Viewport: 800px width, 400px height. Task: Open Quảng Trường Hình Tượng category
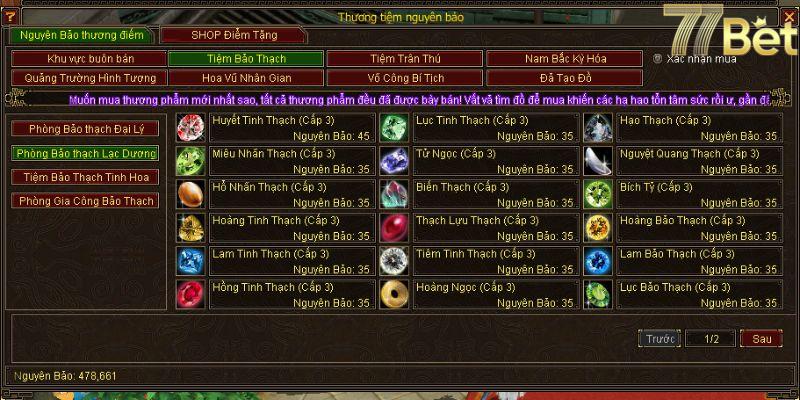click(x=89, y=77)
